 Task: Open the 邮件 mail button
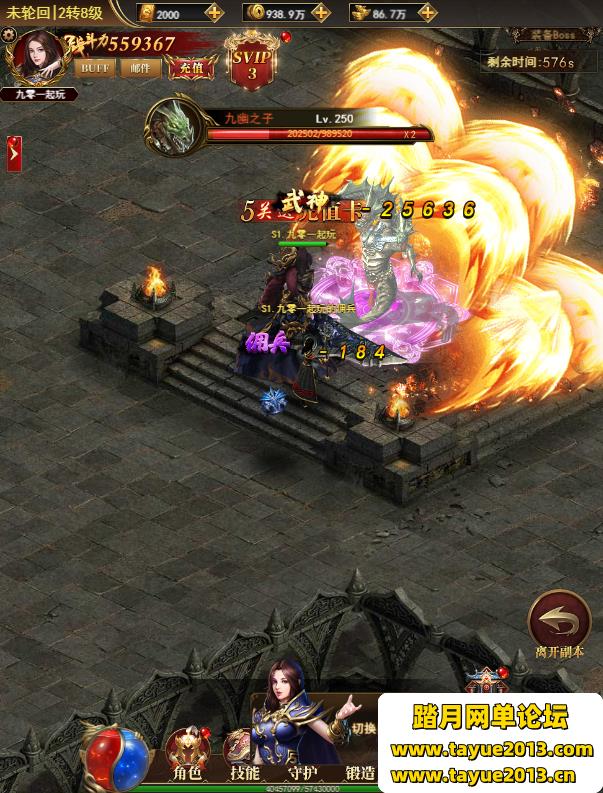pyautogui.click(x=140, y=68)
